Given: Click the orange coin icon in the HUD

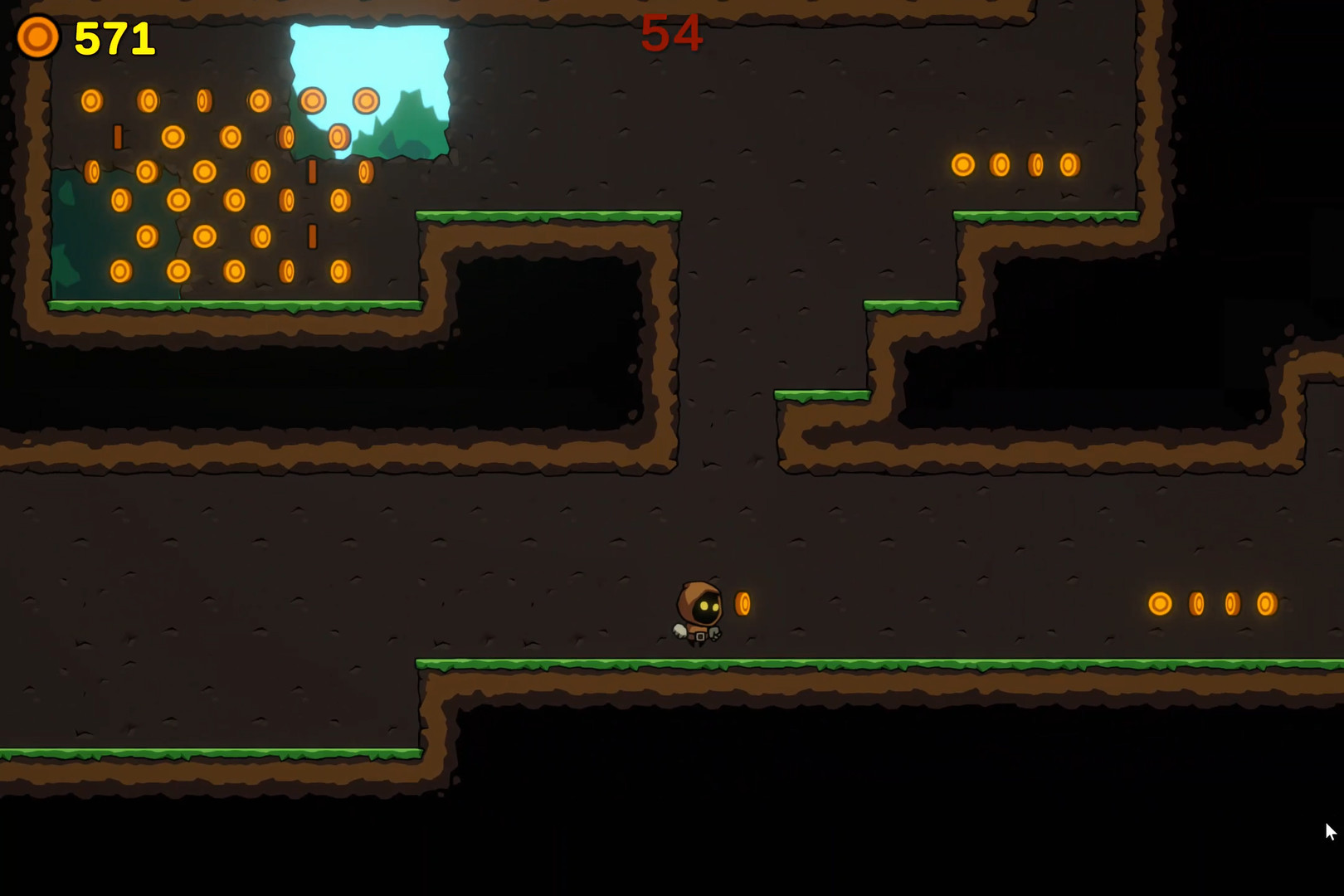Looking at the screenshot, I should (37, 37).
